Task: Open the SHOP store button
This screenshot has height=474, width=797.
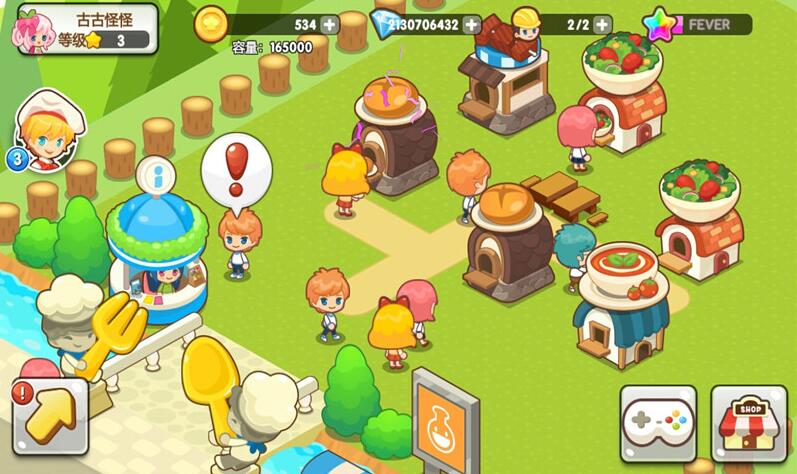Action: [749, 422]
